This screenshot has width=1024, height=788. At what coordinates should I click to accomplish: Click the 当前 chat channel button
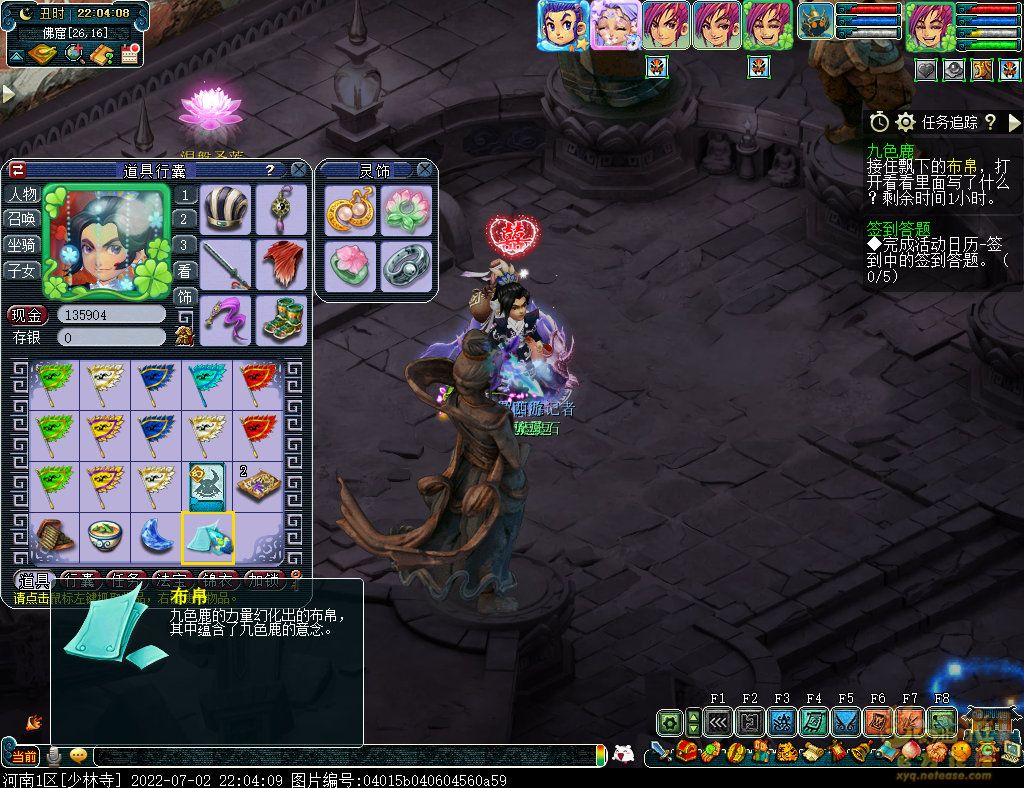(x=24, y=757)
